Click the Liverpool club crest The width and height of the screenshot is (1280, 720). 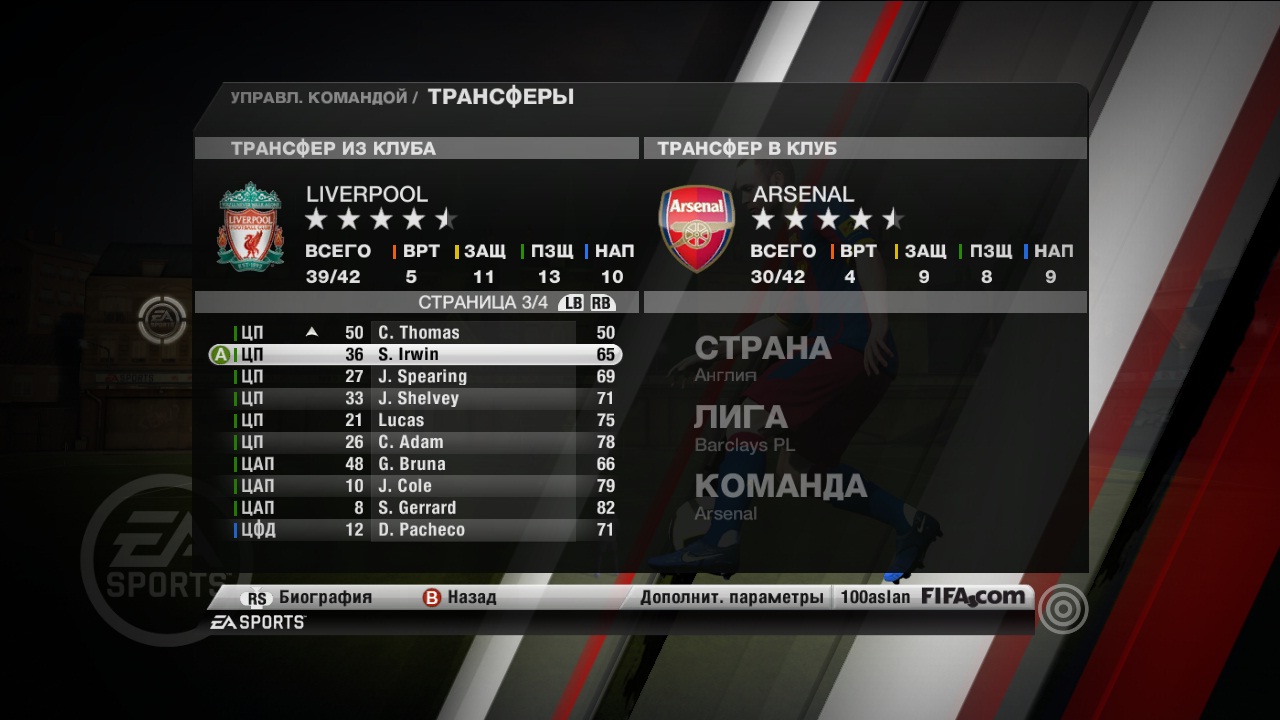point(250,225)
